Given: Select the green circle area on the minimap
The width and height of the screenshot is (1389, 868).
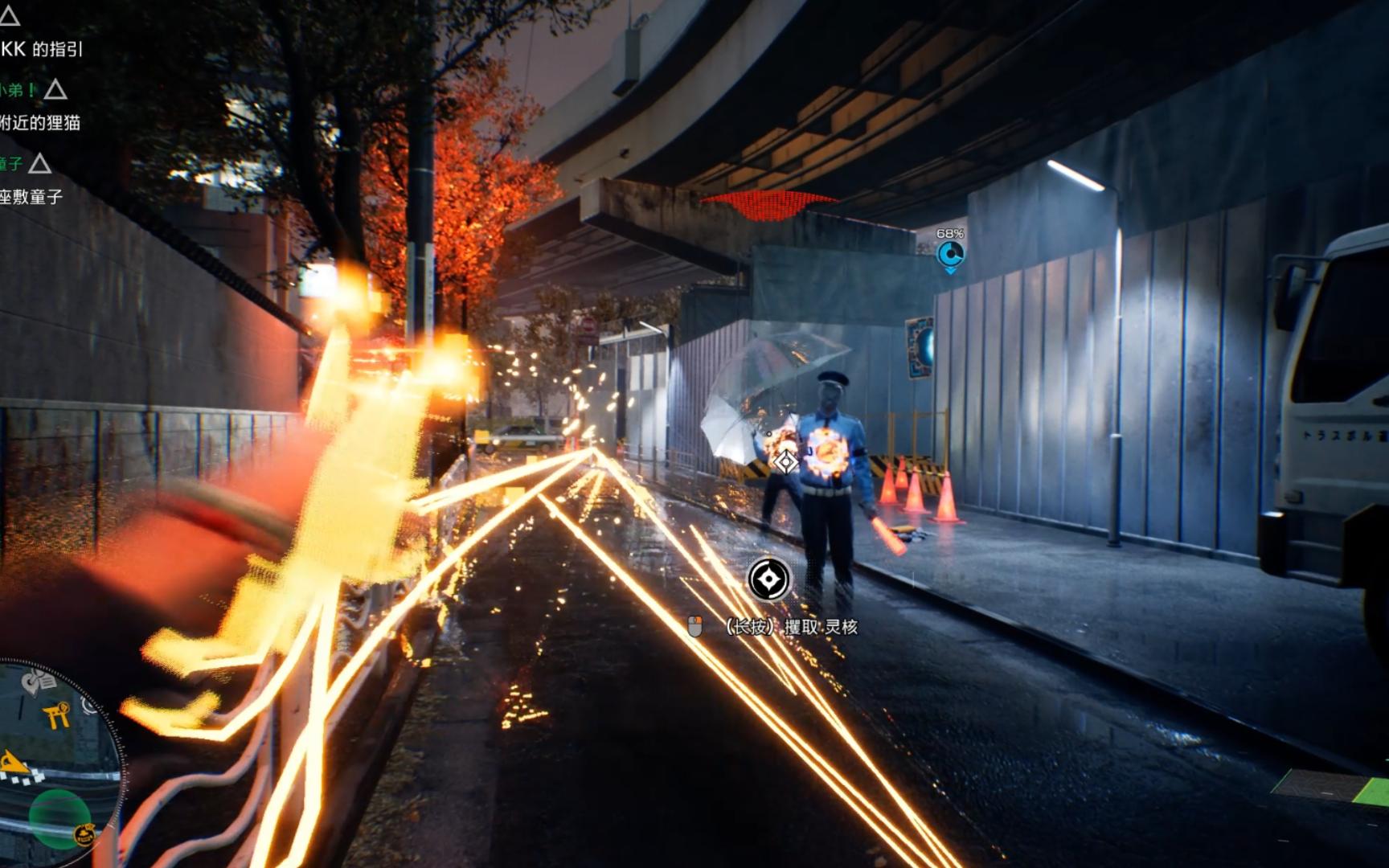Looking at the screenshot, I should point(58,816).
